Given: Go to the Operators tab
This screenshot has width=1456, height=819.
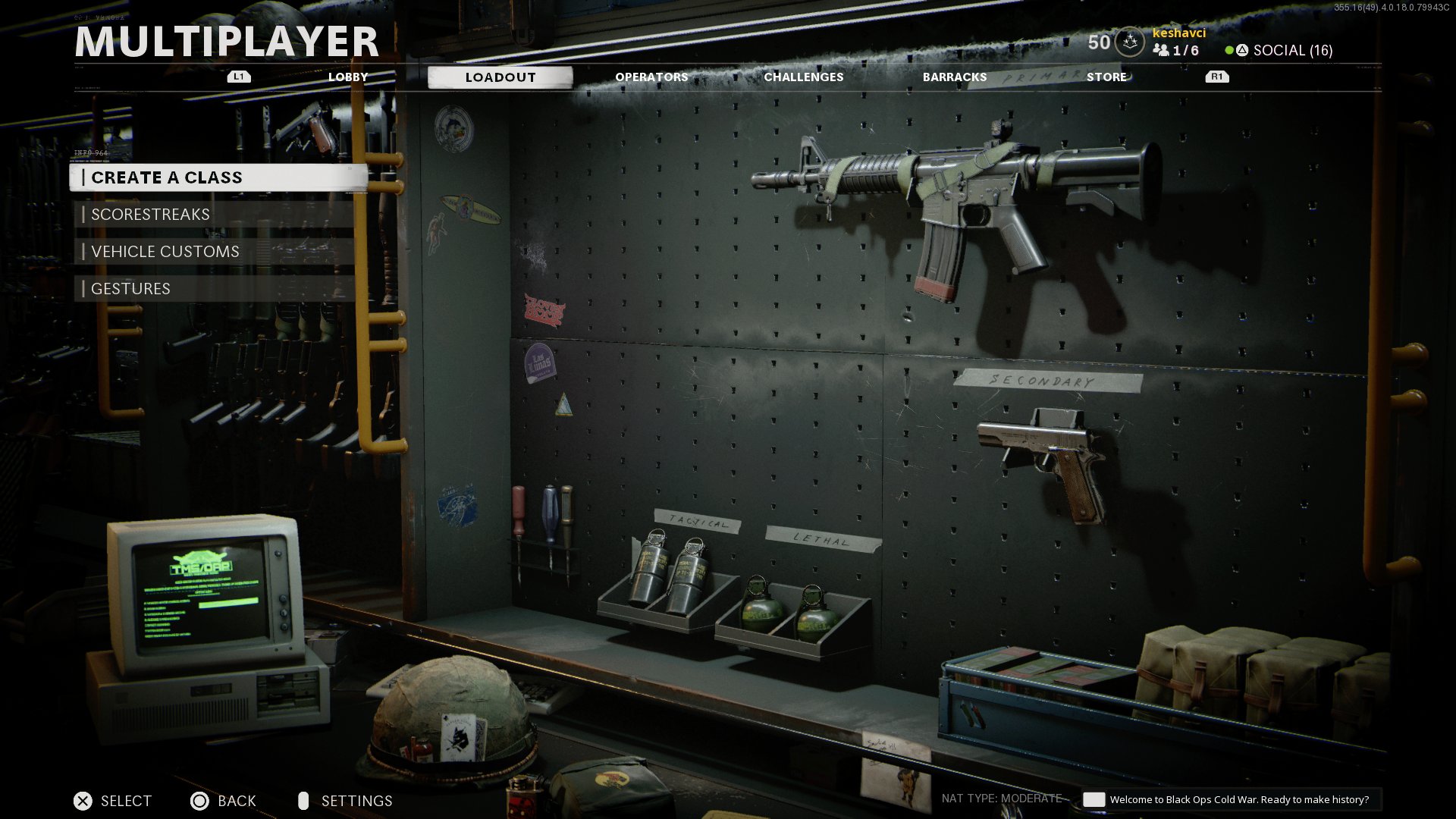Looking at the screenshot, I should click(651, 77).
